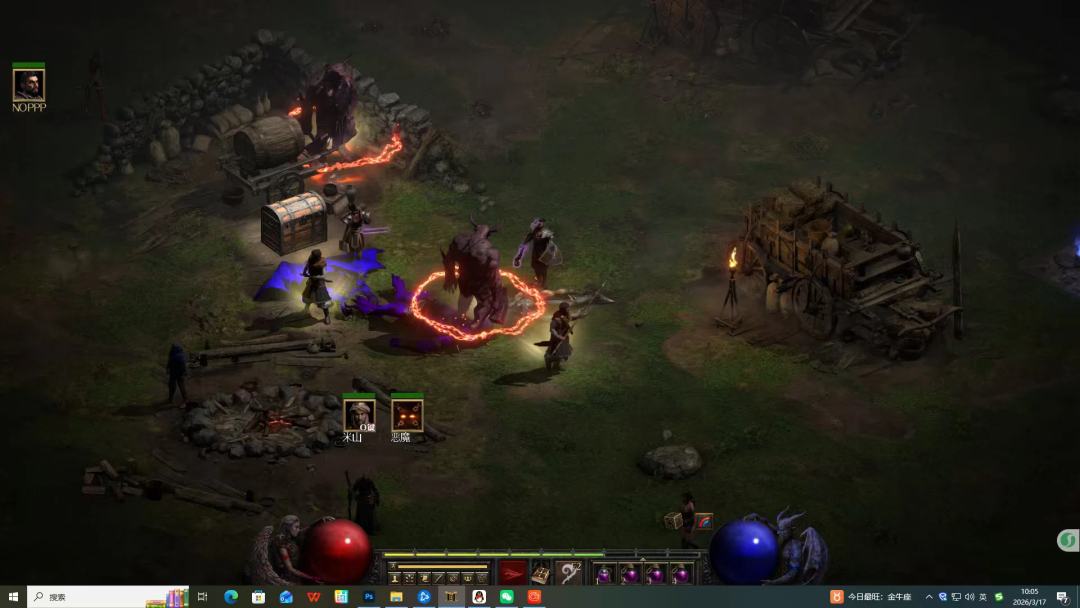This screenshot has height=608, width=1080.
Task: Select the 恶魔 summon portrait
Action: coord(406,414)
